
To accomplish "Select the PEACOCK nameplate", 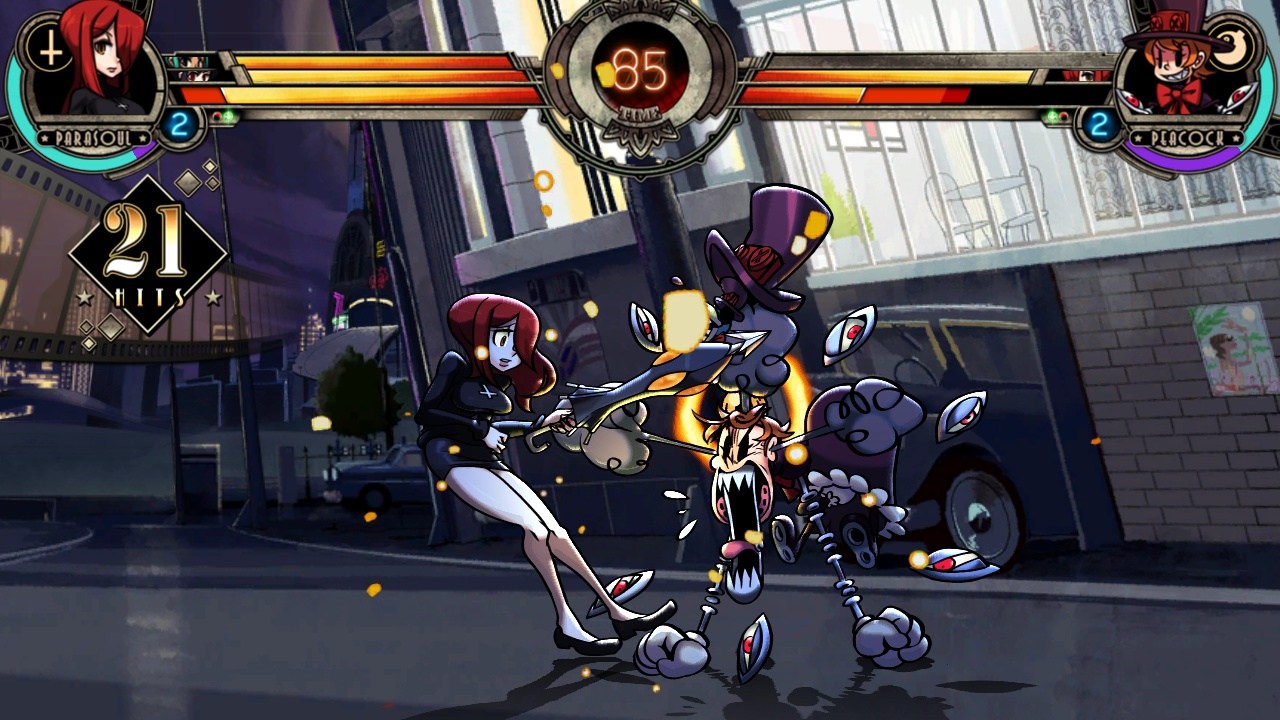I will click(1186, 138).
